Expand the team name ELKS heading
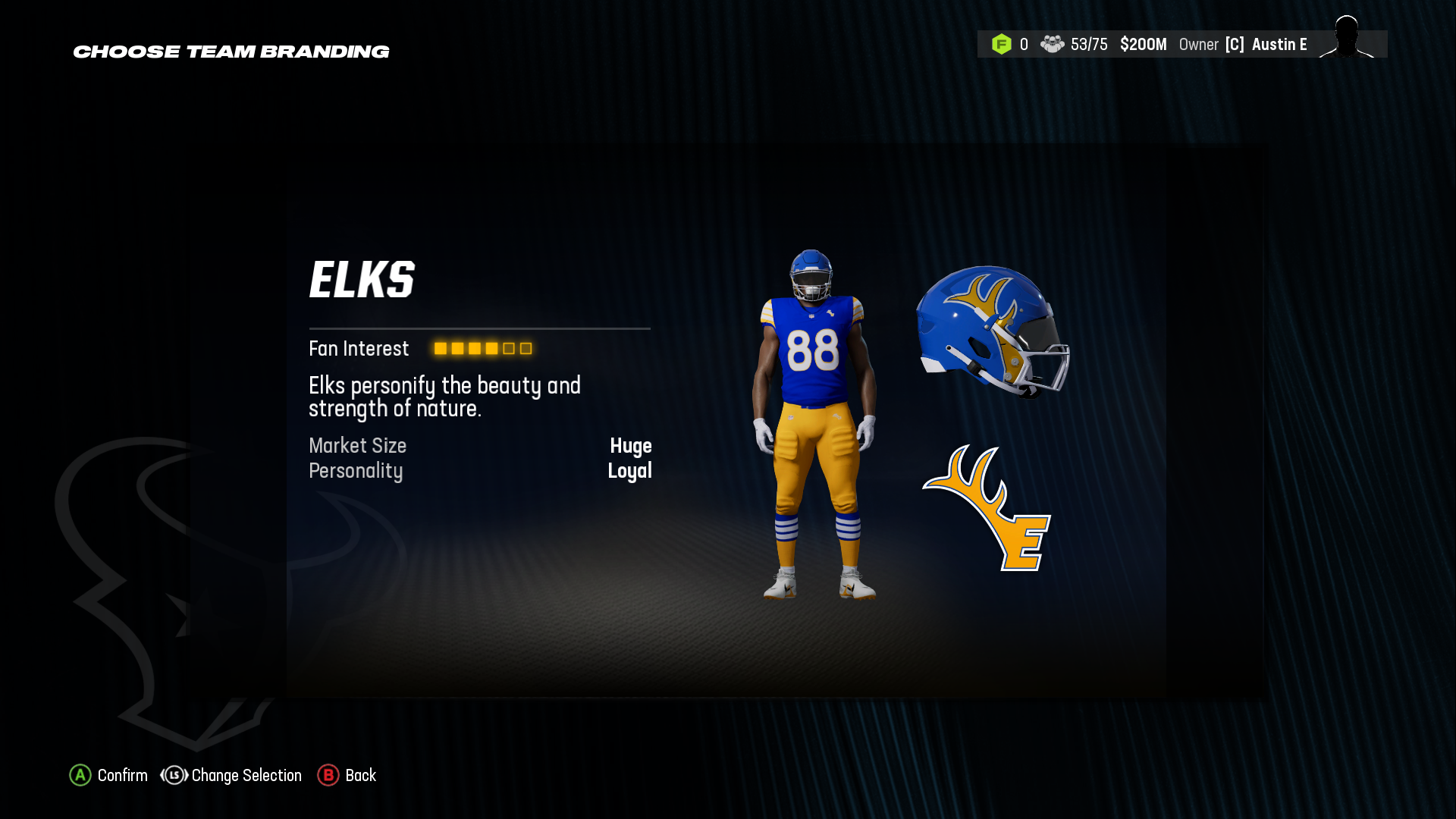Screen dimensions: 1456x819 click(x=362, y=278)
